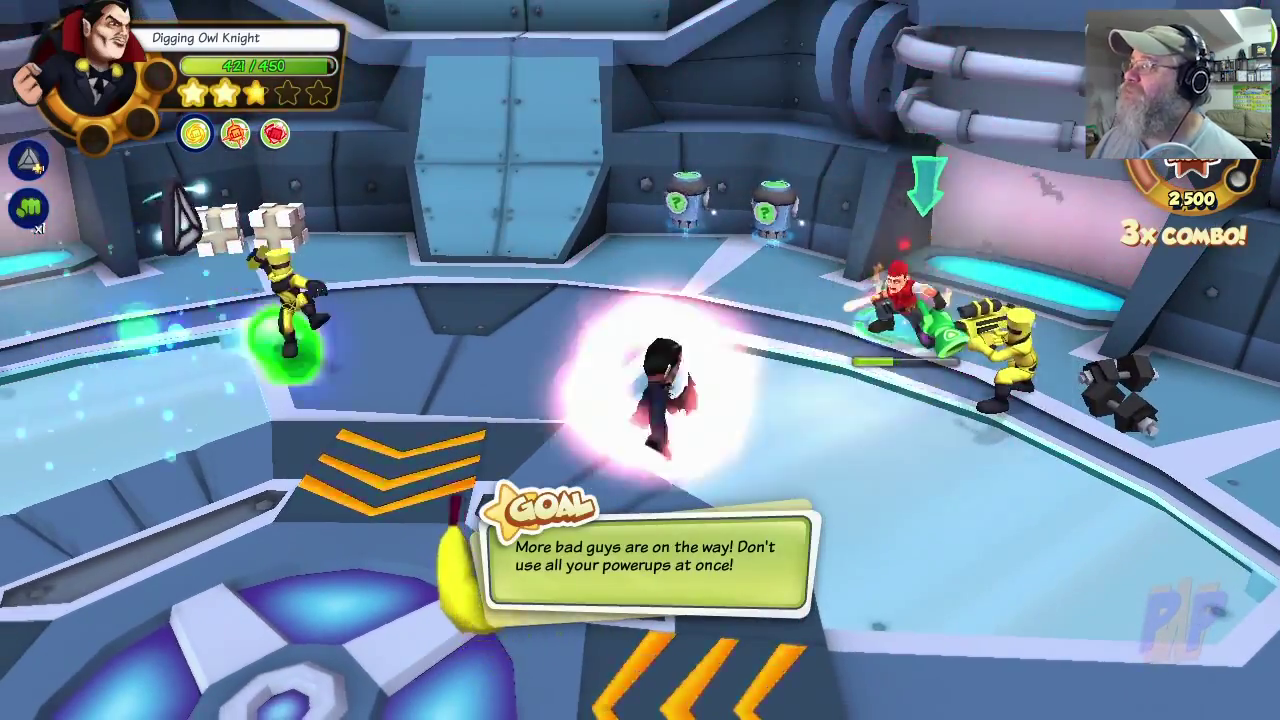Use the grey triangle shard powerup
This screenshot has height=720, width=1280.
coord(28,160)
